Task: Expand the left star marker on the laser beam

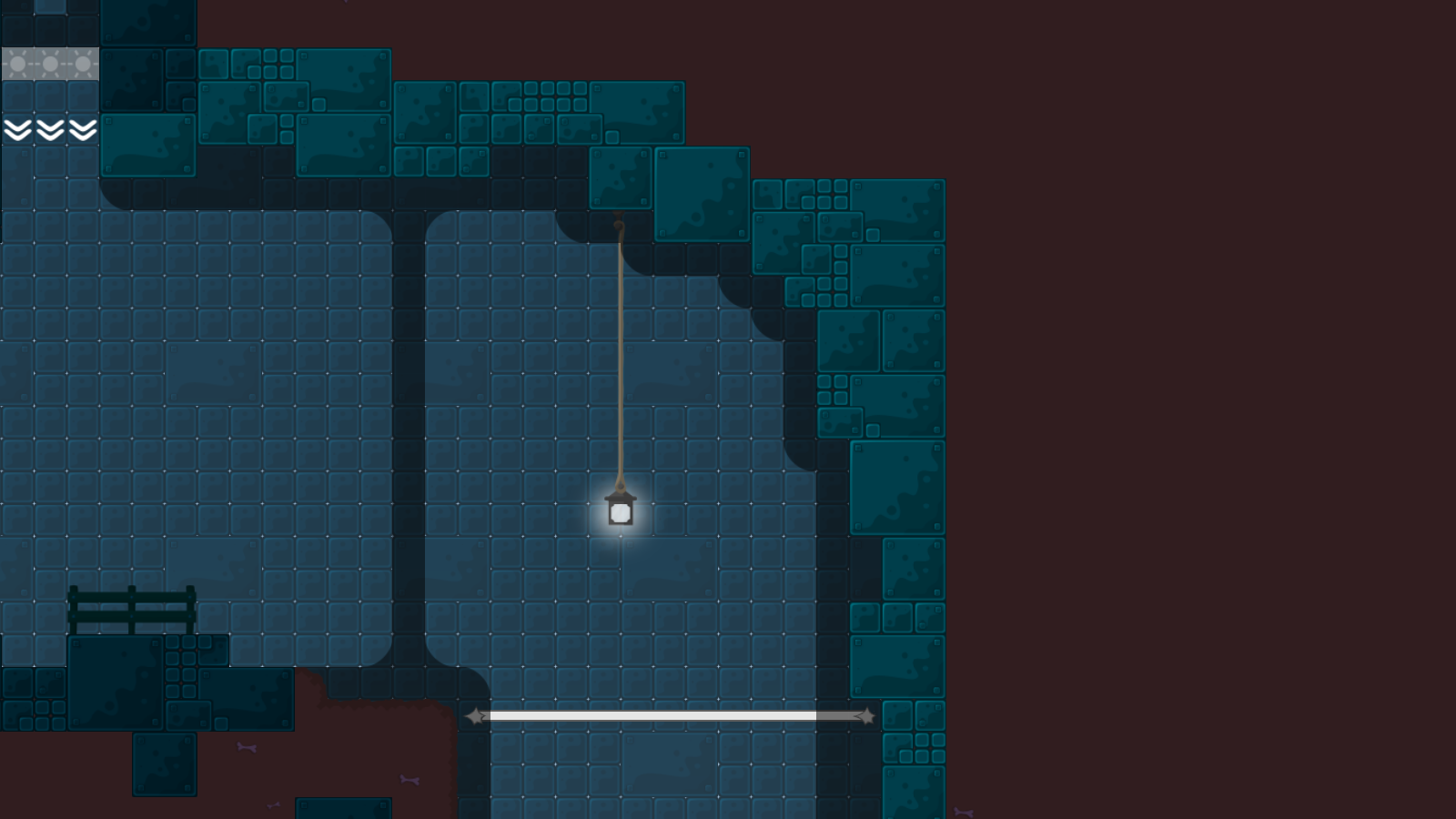Action: point(477,714)
